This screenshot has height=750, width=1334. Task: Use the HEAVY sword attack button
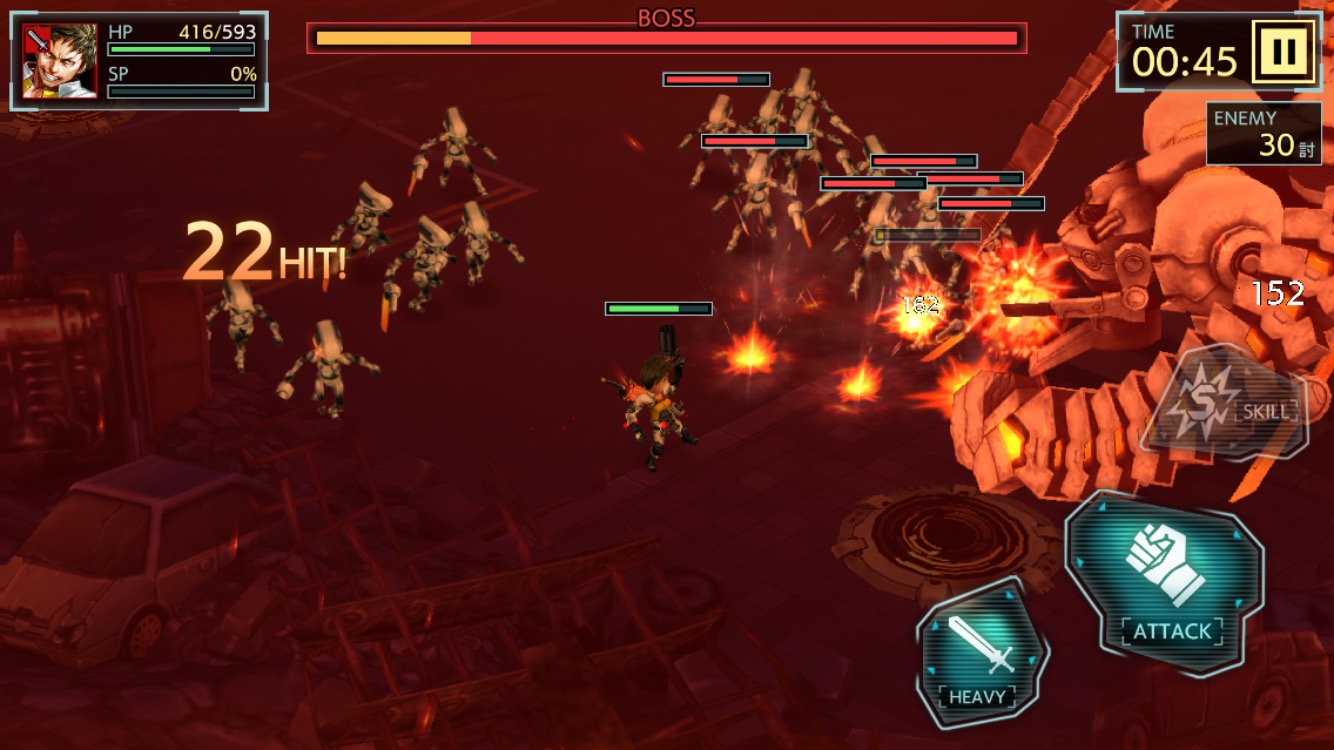pyautogui.click(x=981, y=653)
